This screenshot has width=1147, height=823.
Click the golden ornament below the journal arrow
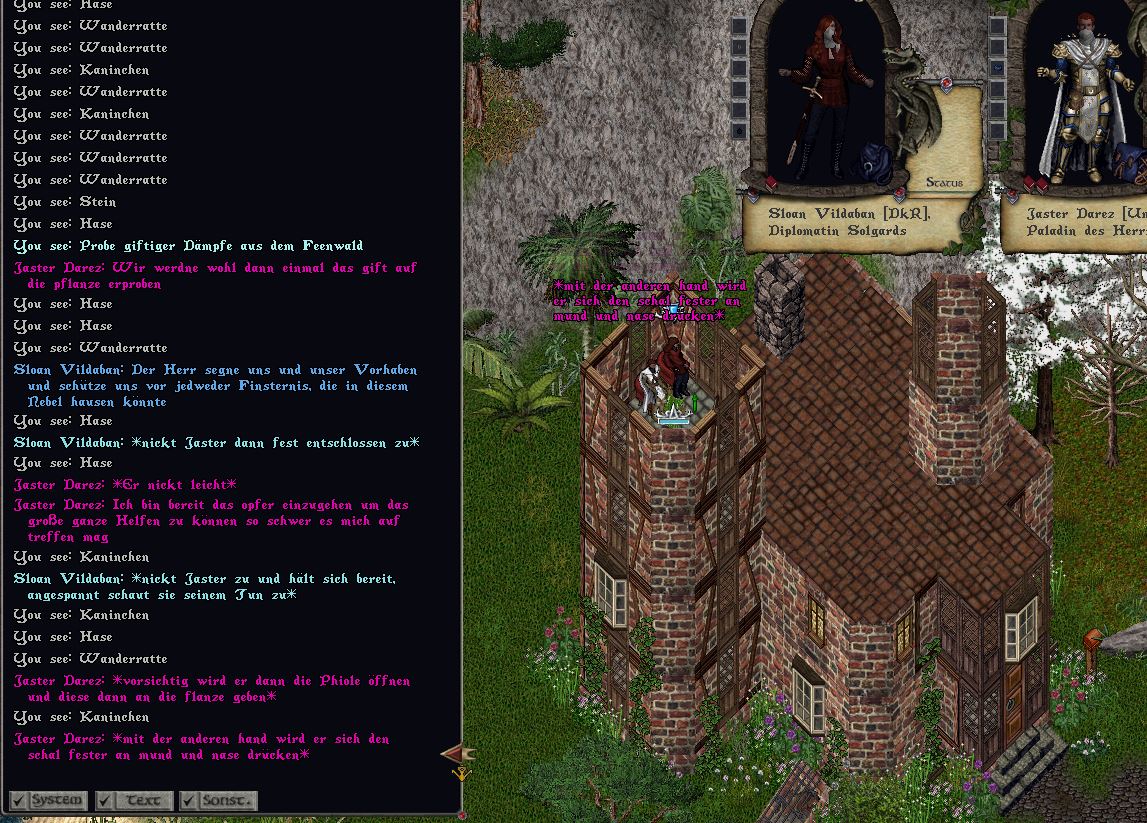[x=462, y=773]
